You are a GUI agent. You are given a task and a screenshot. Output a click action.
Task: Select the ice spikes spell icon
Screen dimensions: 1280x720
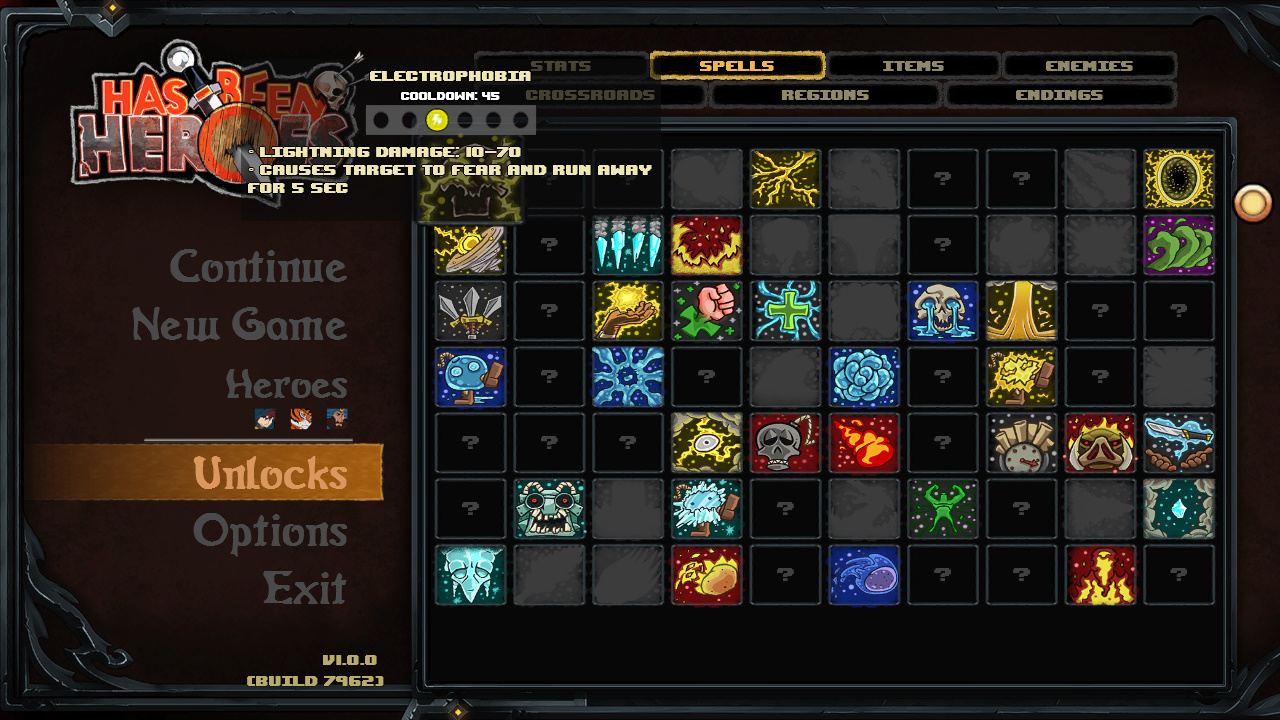point(628,245)
